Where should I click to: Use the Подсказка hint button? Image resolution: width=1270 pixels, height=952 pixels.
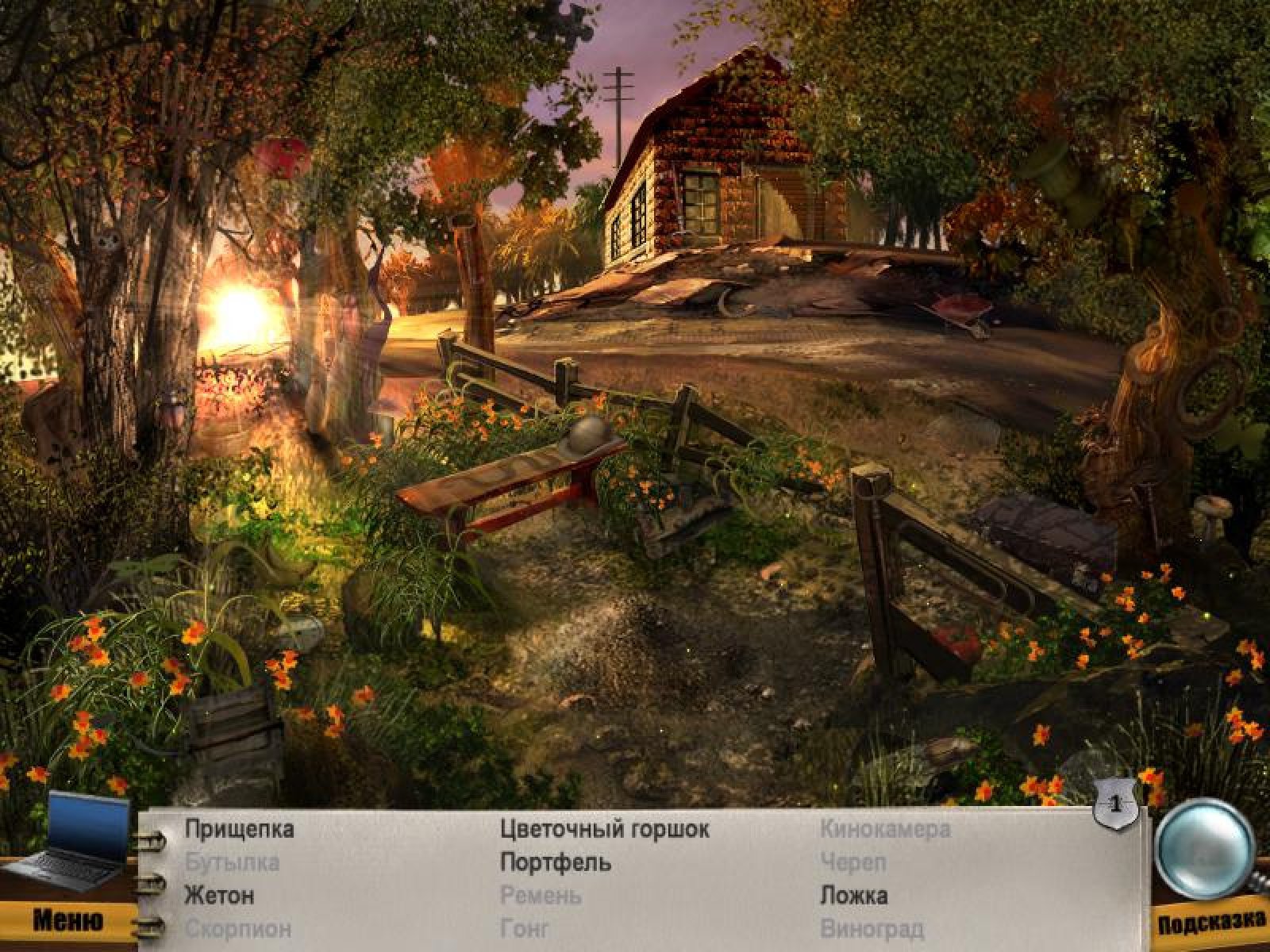coord(1210,922)
